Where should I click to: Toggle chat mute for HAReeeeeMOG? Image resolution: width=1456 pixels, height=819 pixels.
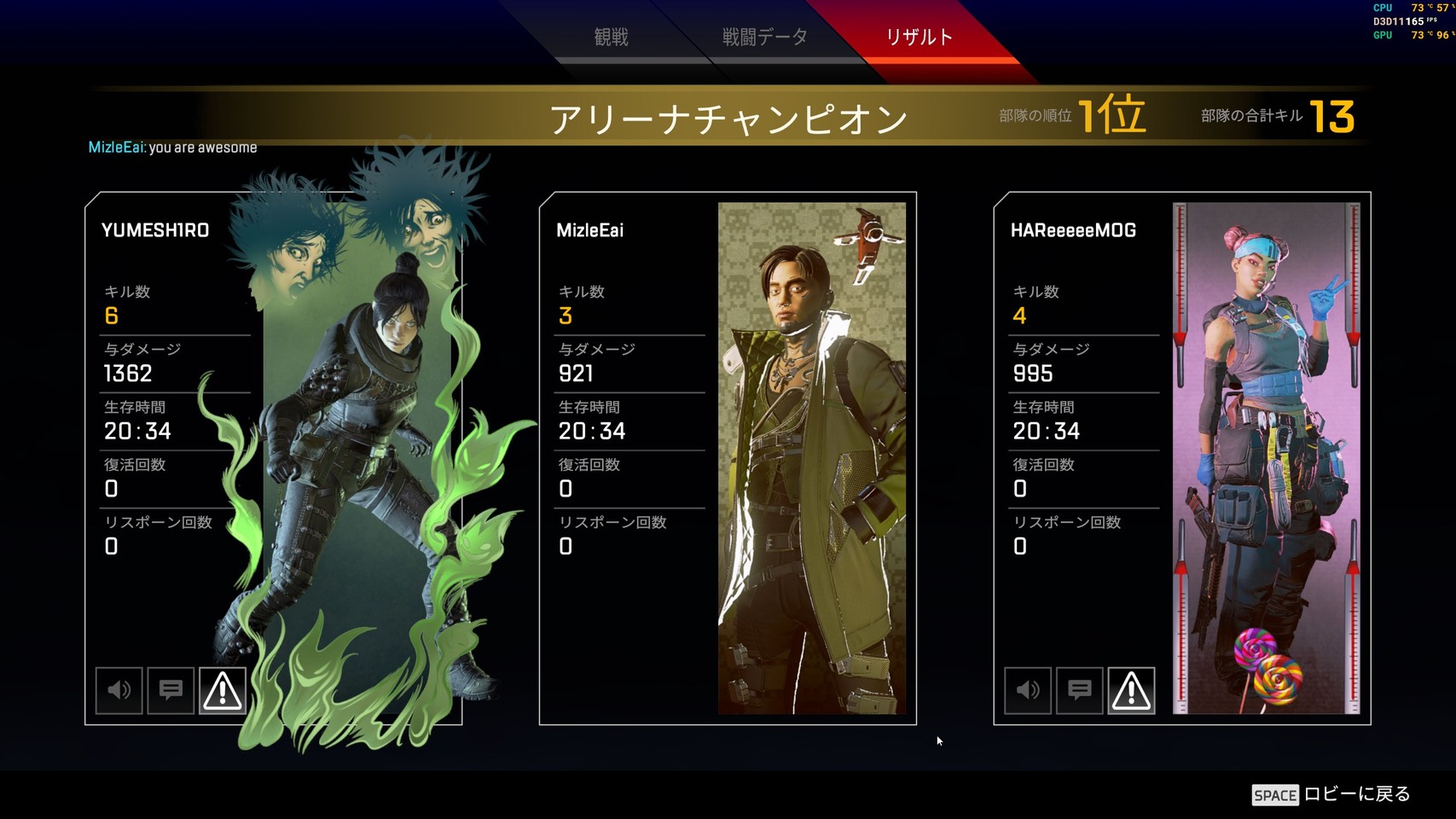tap(1080, 690)
